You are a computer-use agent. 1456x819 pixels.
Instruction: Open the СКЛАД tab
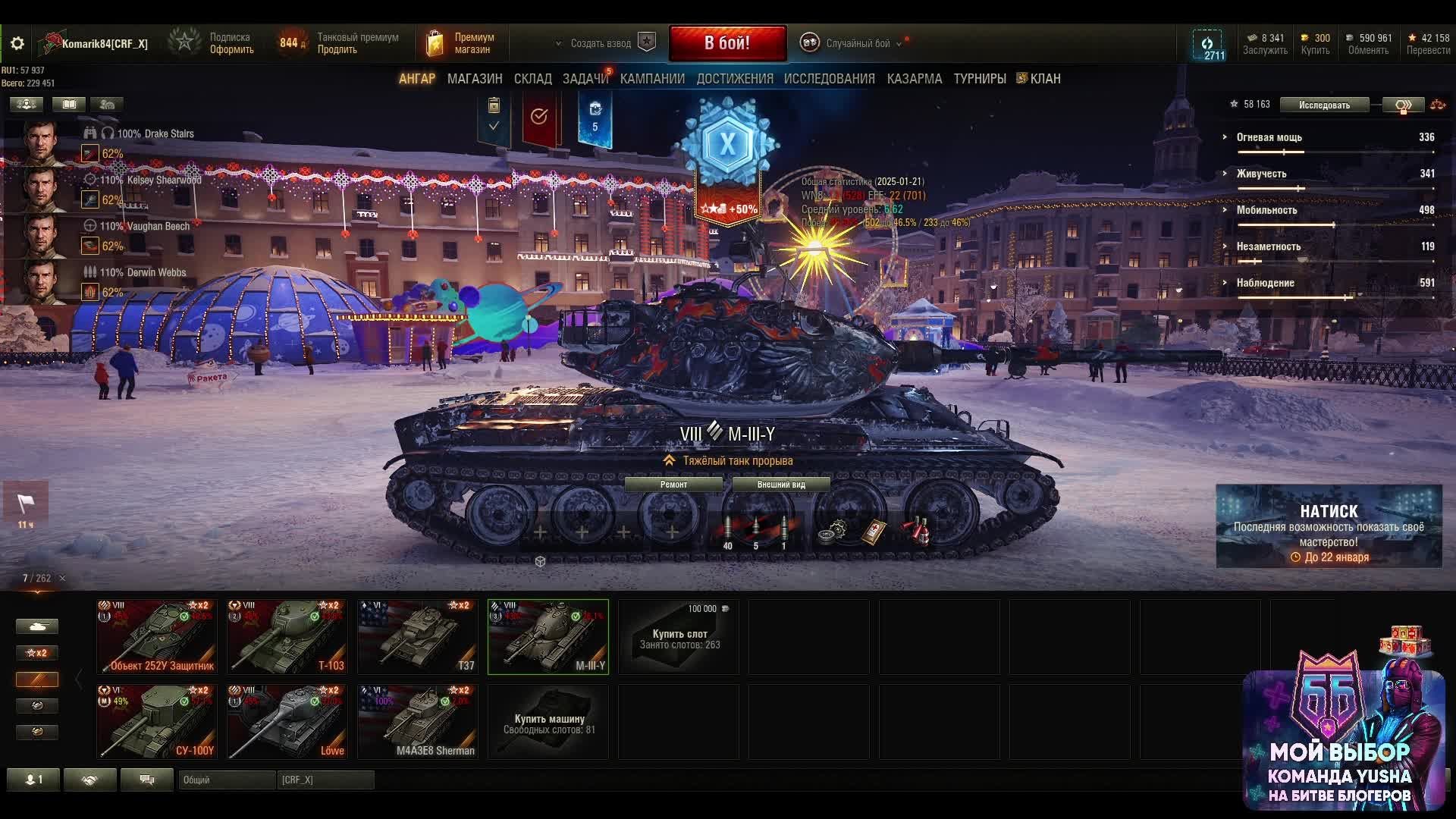click(x=532, y=79)
